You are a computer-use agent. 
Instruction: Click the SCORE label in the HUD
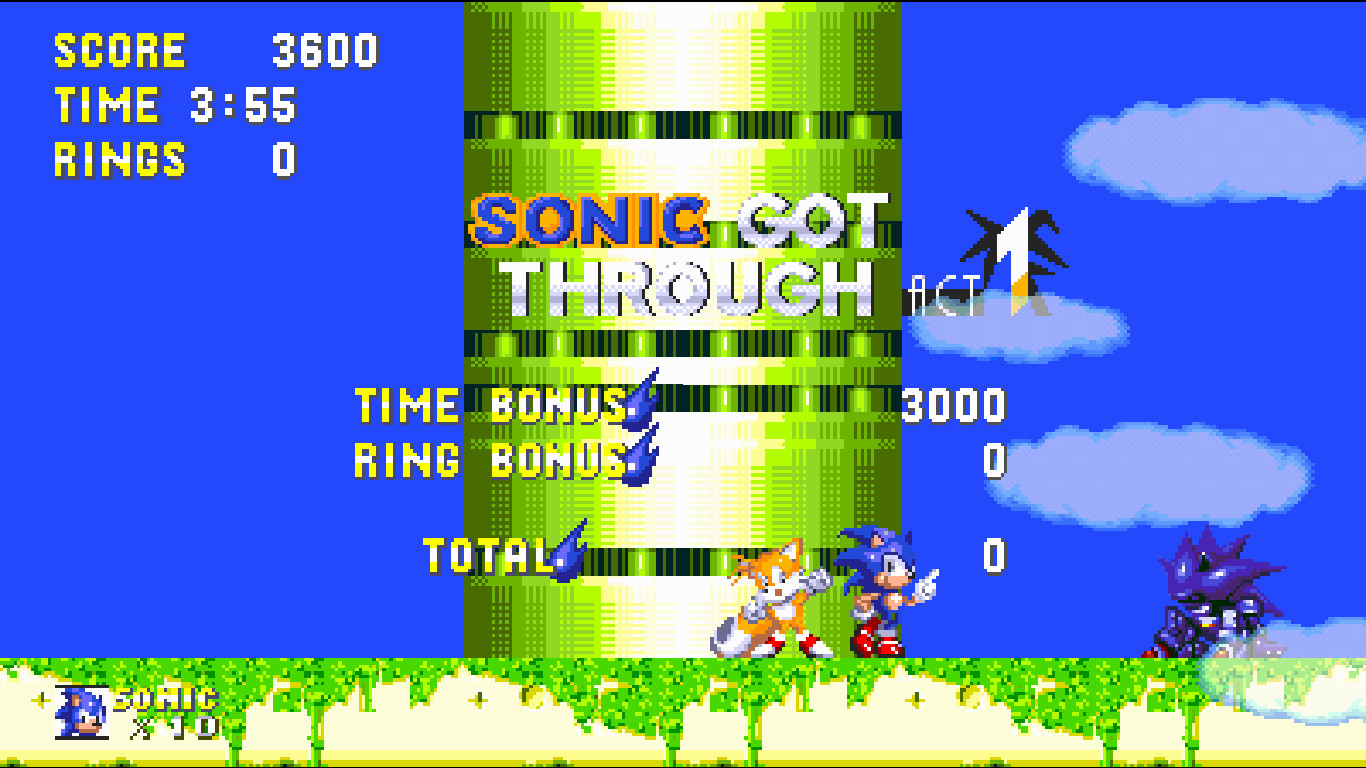pos(118,50)
